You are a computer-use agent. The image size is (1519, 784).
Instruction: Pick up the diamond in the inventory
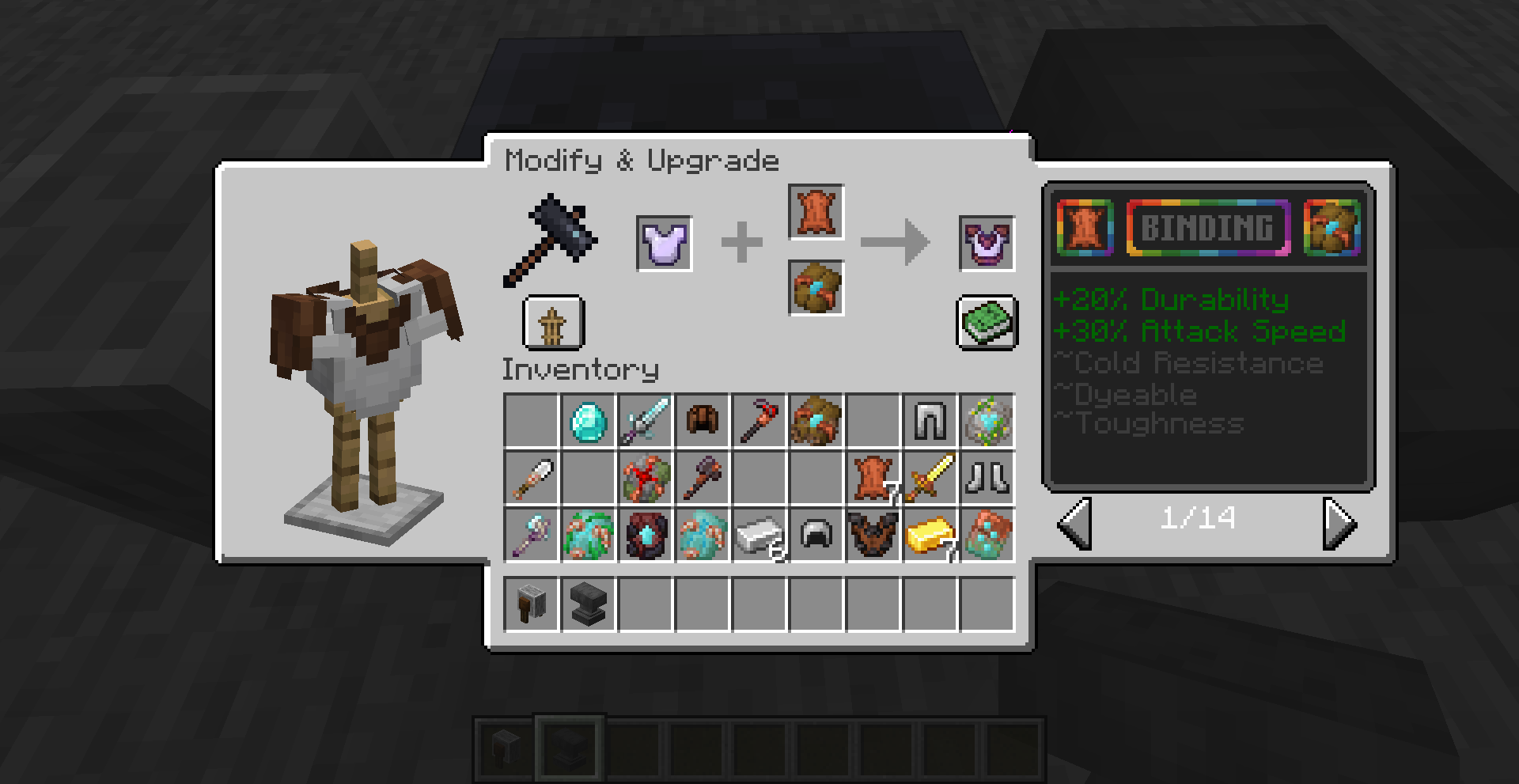(589, 422)
